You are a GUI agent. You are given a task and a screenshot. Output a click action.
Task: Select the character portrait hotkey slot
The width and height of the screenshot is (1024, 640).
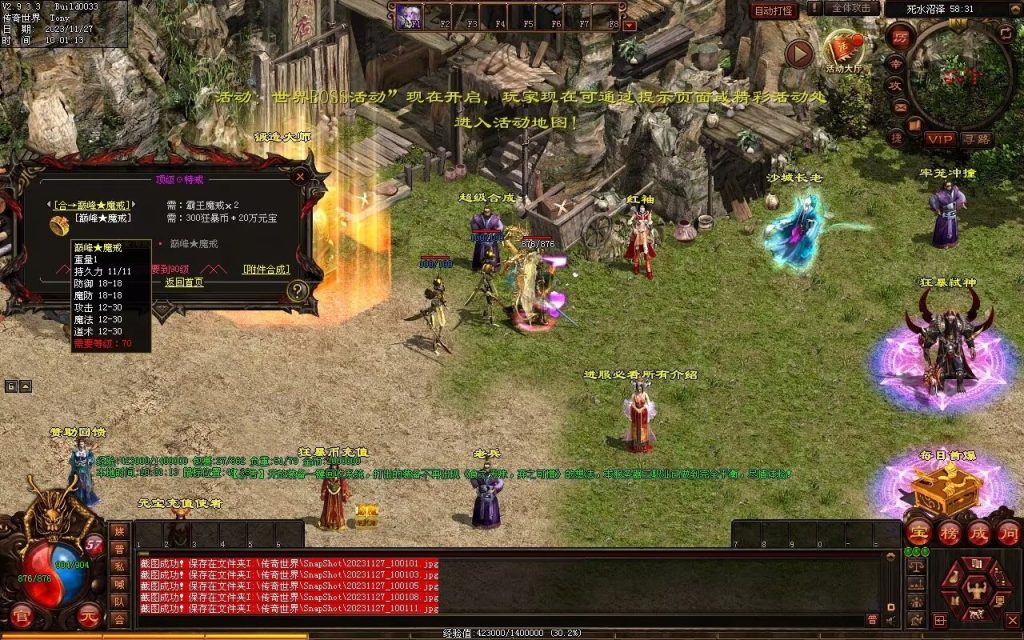point(409,15)
